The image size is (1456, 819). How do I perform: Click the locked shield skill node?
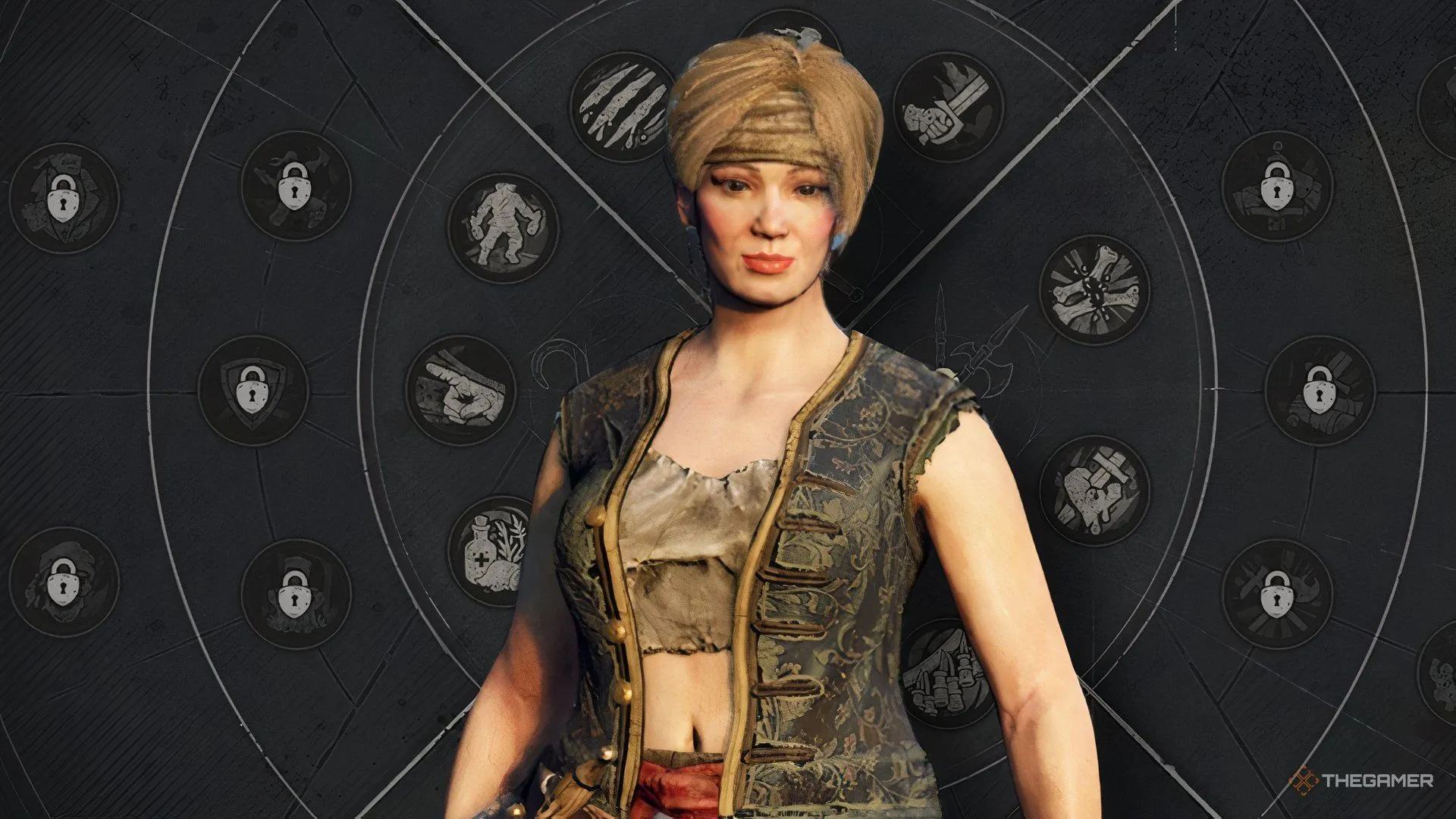253,390
